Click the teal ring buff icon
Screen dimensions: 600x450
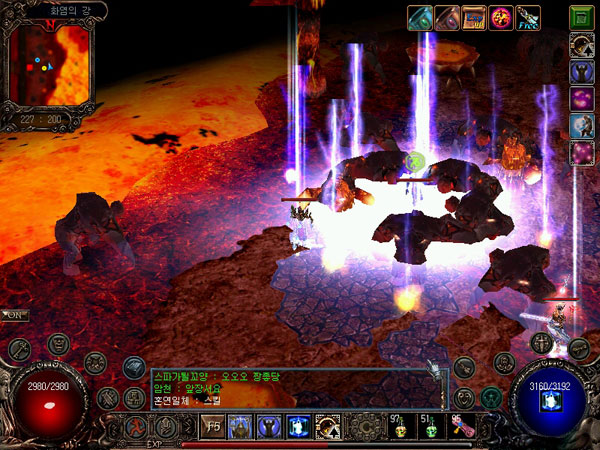point(420,16)
